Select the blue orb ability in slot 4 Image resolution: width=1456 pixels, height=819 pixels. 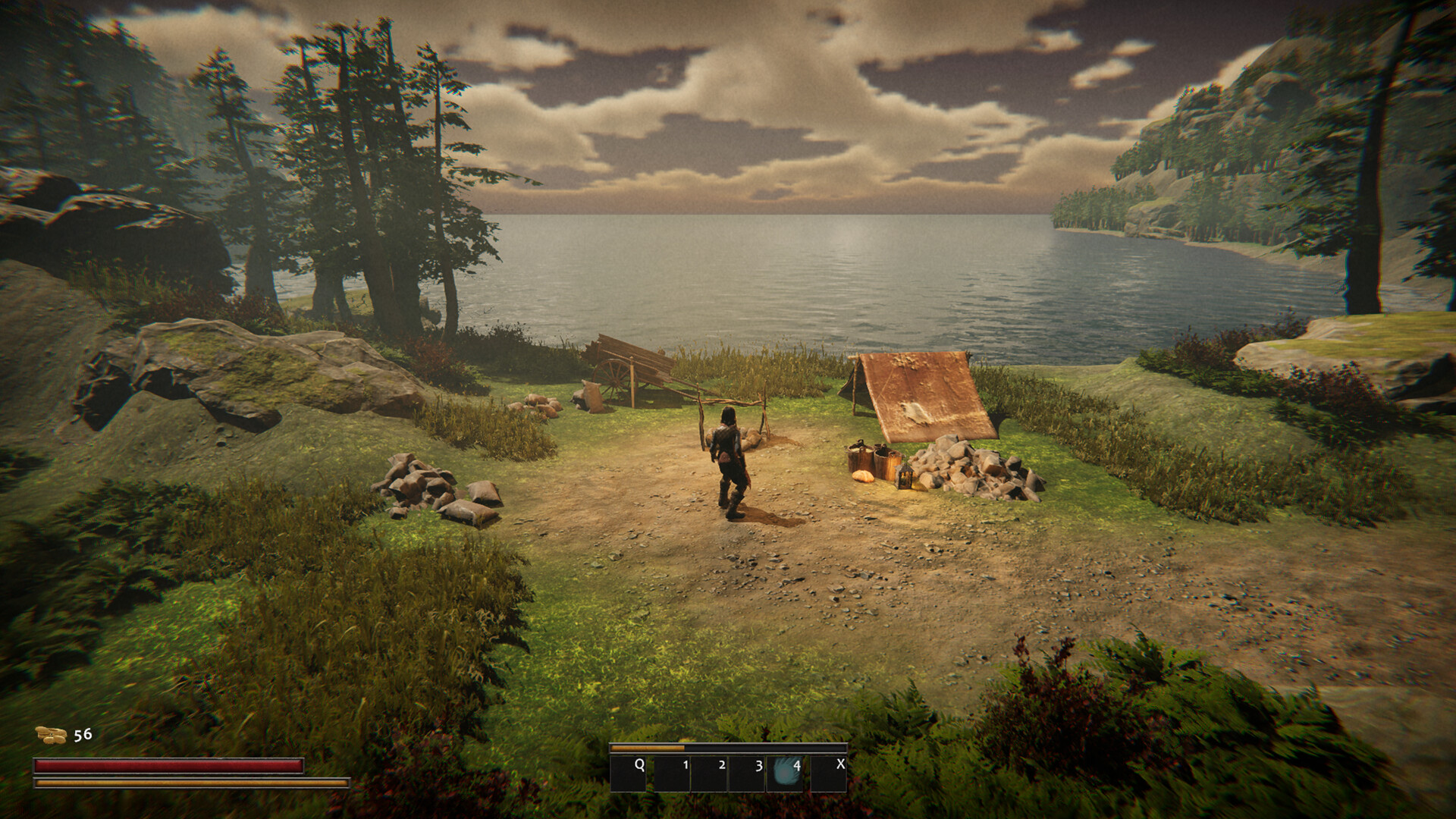pos(785,773)
